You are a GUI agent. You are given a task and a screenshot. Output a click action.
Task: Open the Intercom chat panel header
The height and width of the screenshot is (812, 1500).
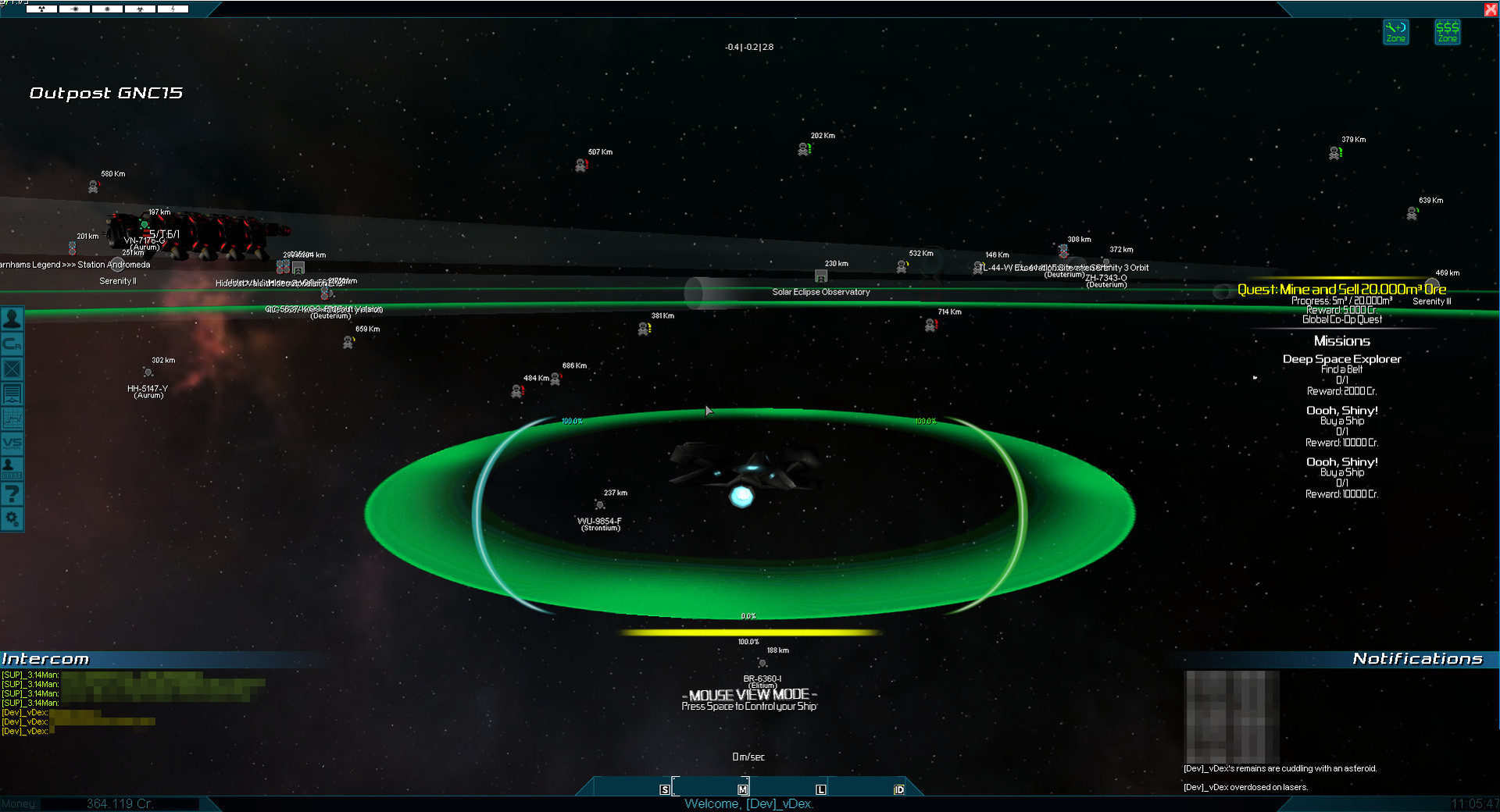point(45,659)
